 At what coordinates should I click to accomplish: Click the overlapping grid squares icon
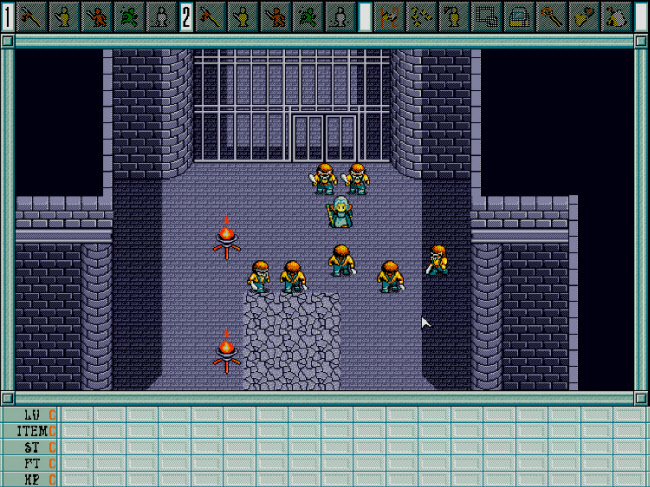click(487, 16)
